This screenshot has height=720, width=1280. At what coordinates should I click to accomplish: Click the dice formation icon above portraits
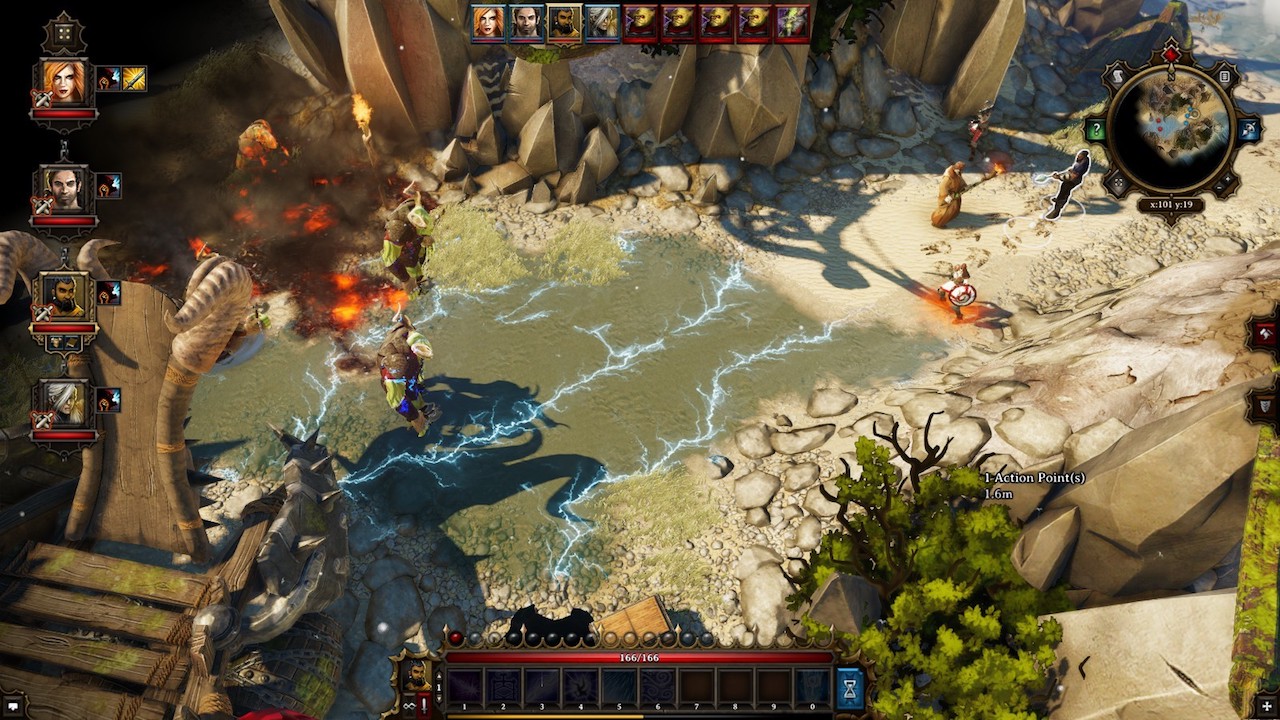click(64, 32)
